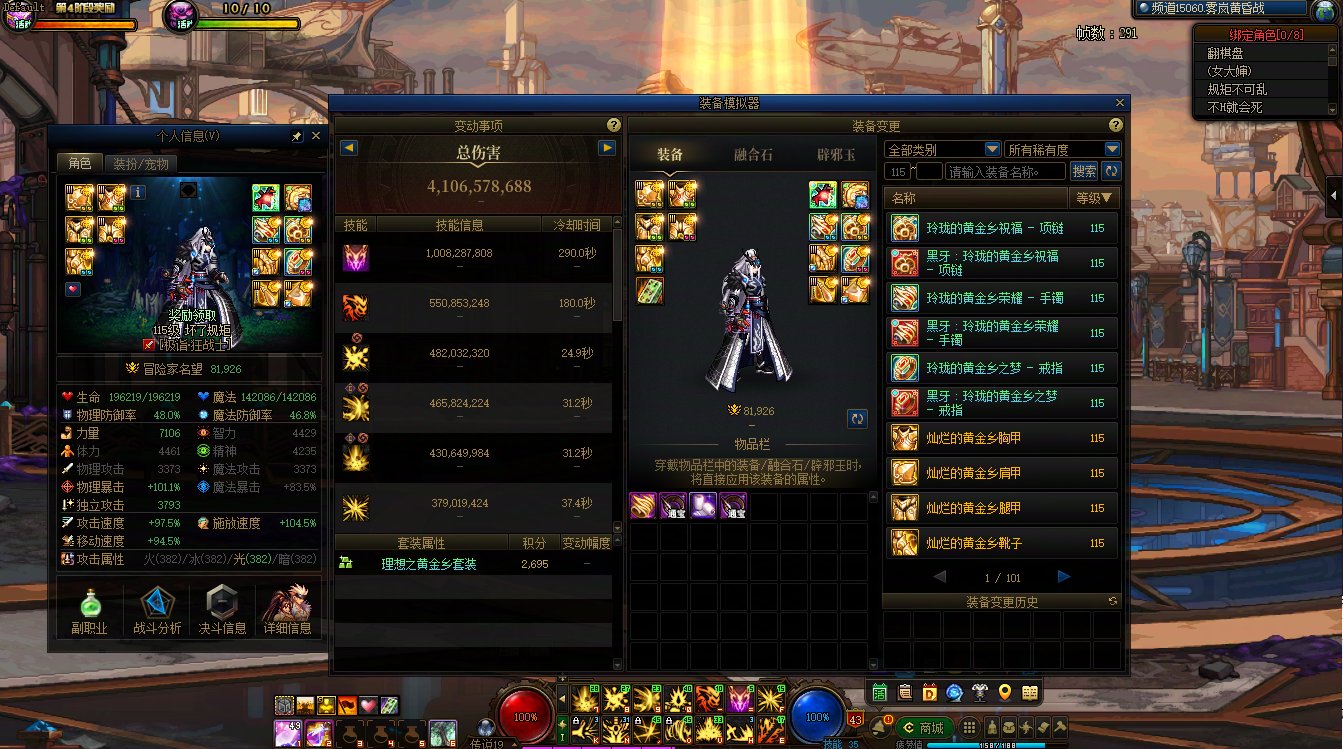Screen dimensions: 1343x749
Task: Select 玲珑的黄金乡之梦 - 戒指 row
Action: (x=1001, y=368)
